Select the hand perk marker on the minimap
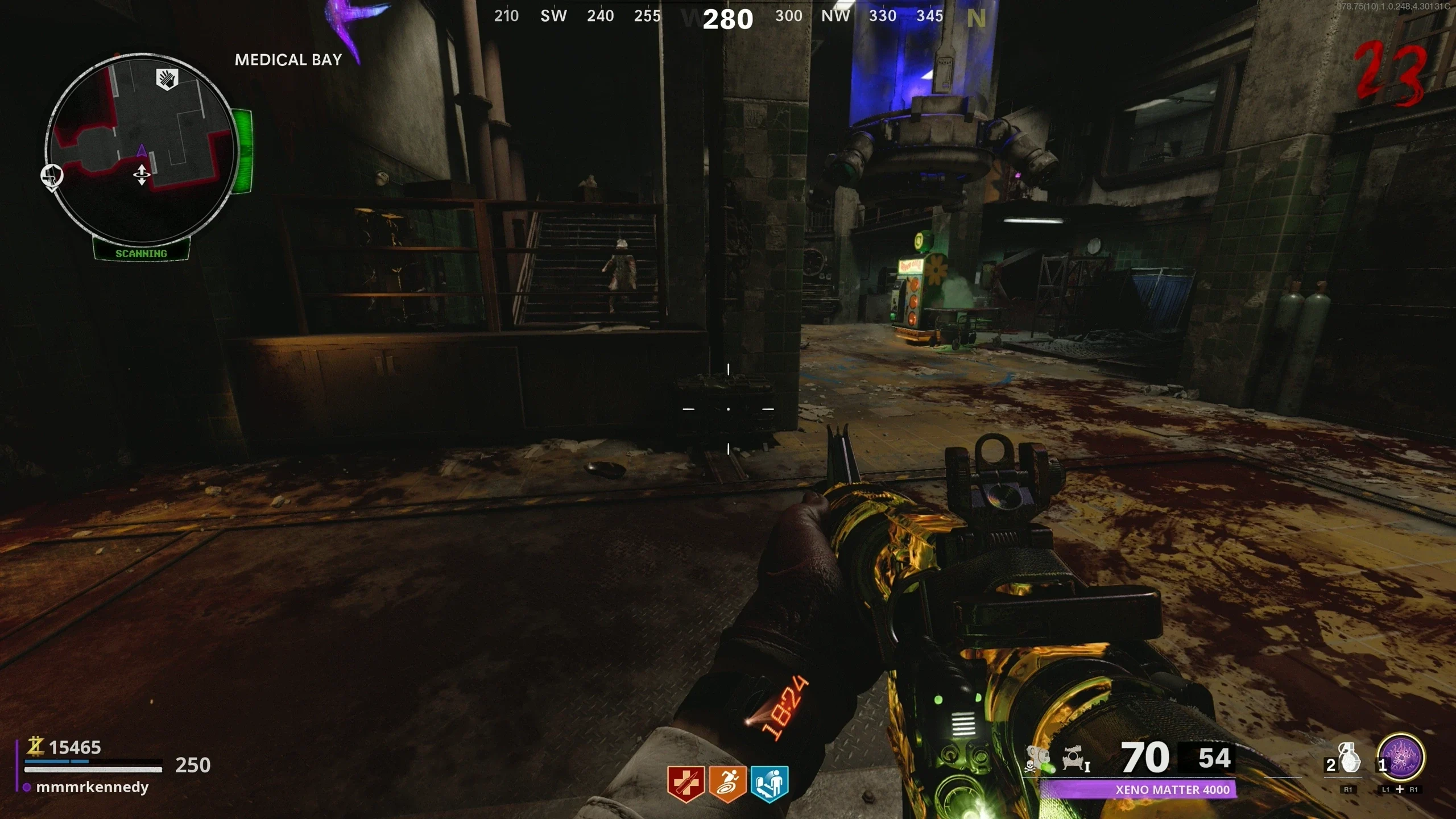This screenshot has height=819, width=1456. (167, 79)
